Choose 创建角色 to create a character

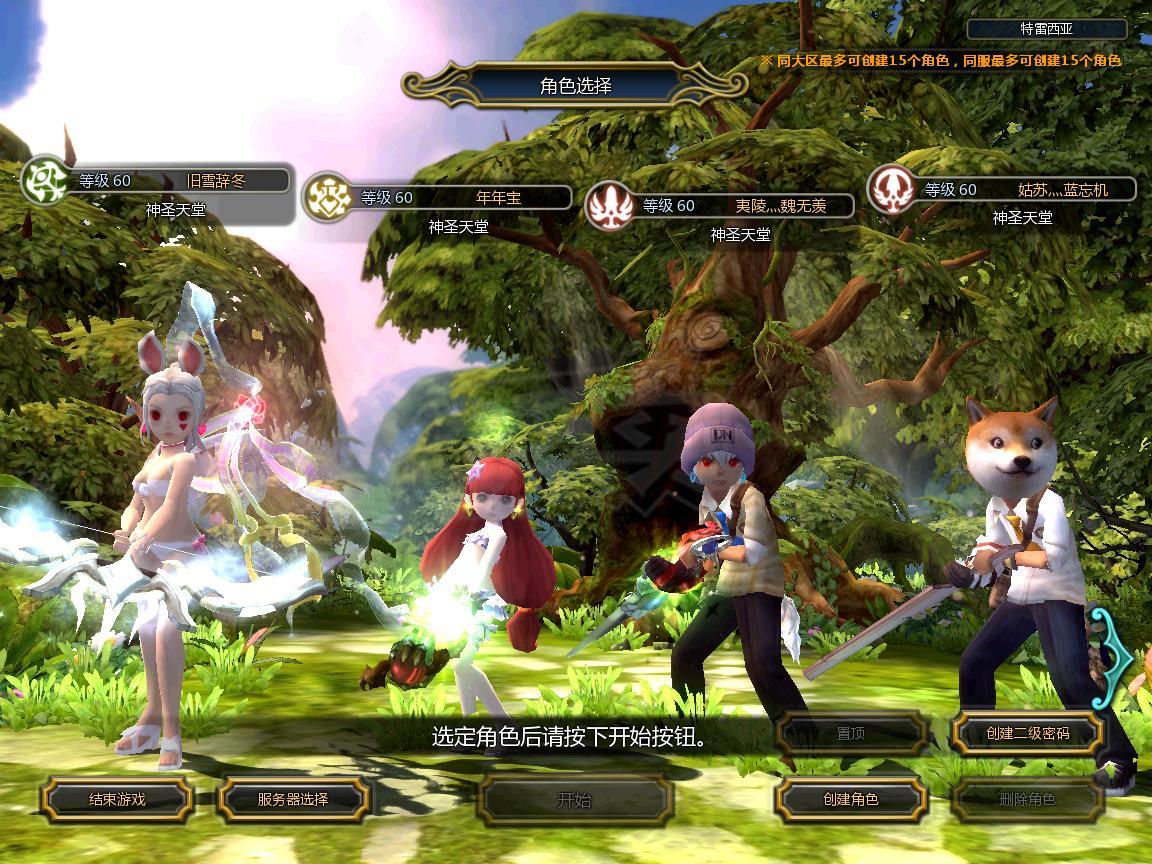[850, 799]
